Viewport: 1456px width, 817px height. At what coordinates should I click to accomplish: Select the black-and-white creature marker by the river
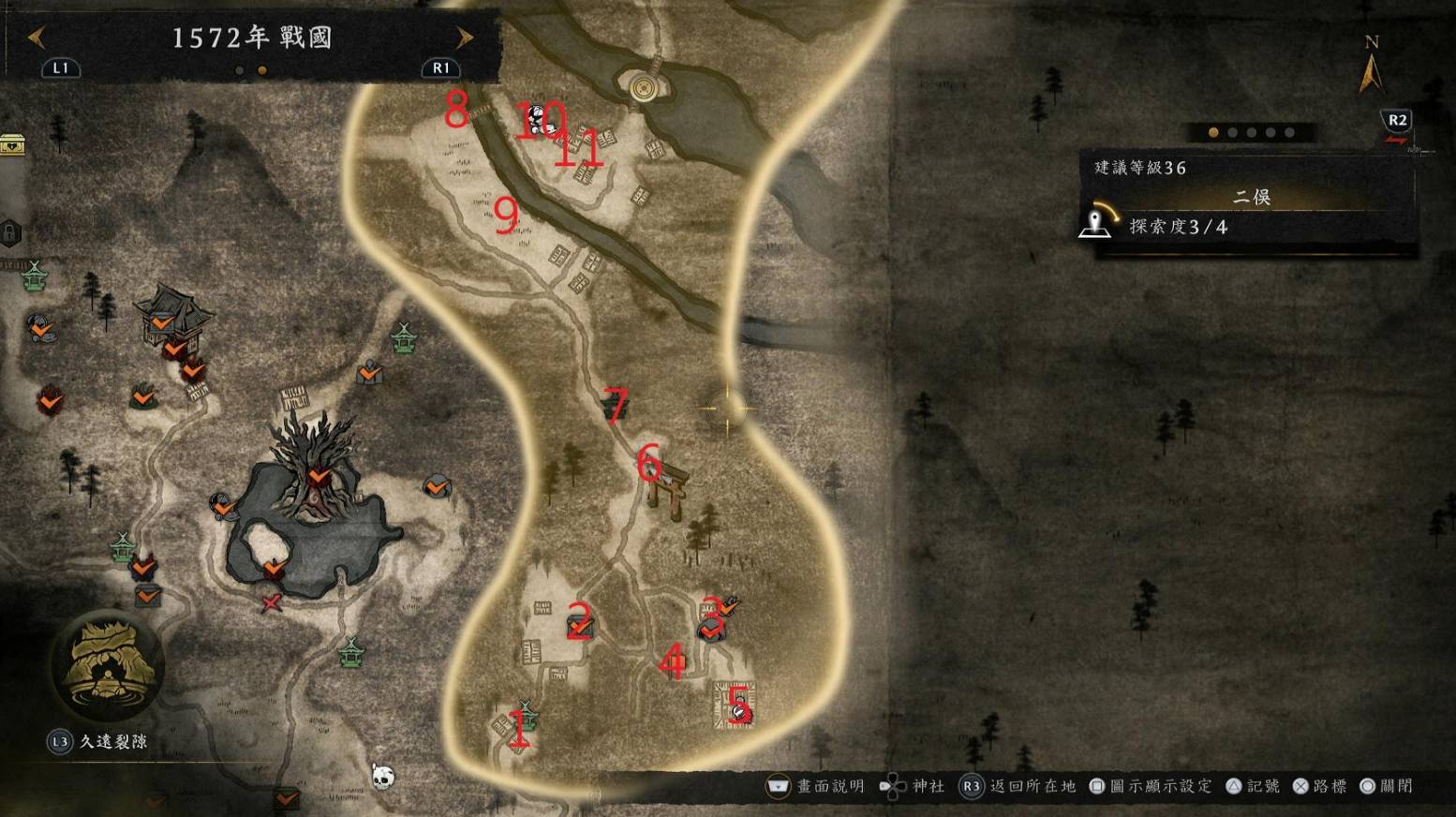click(537, 118)
